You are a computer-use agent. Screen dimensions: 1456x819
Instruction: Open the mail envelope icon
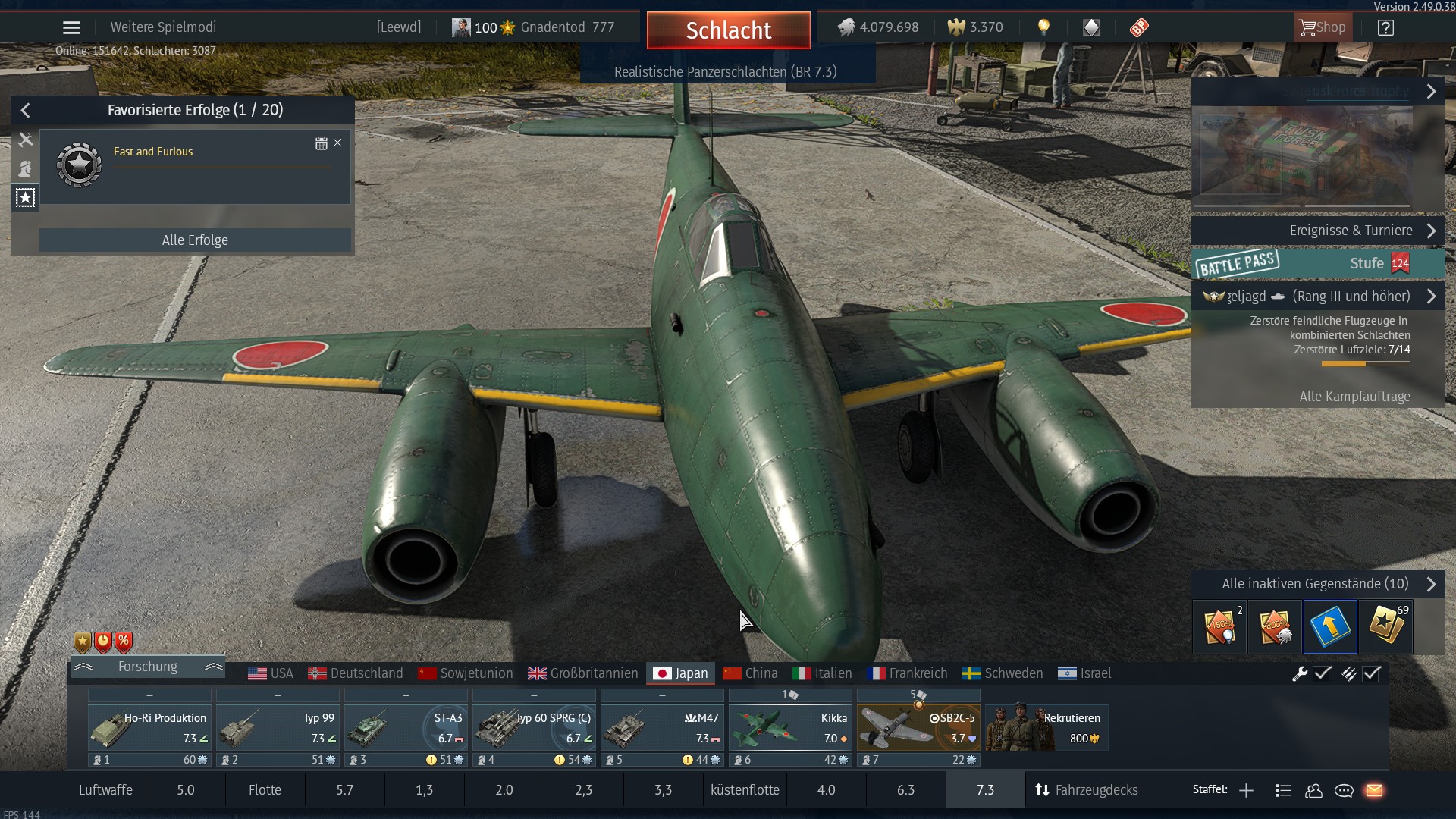(1374, 791)
